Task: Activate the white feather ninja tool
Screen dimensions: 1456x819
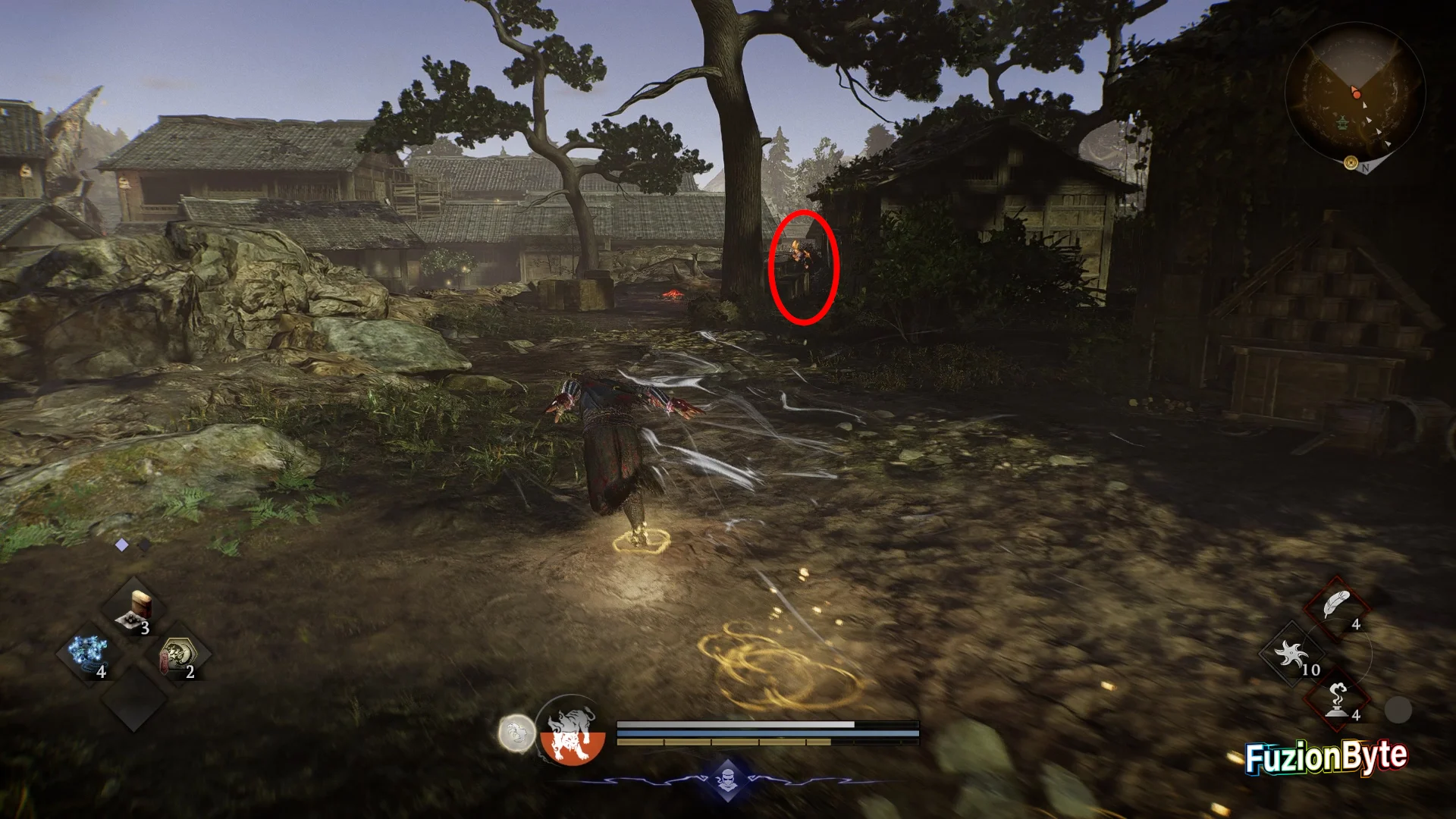Action: (1335, 607)
